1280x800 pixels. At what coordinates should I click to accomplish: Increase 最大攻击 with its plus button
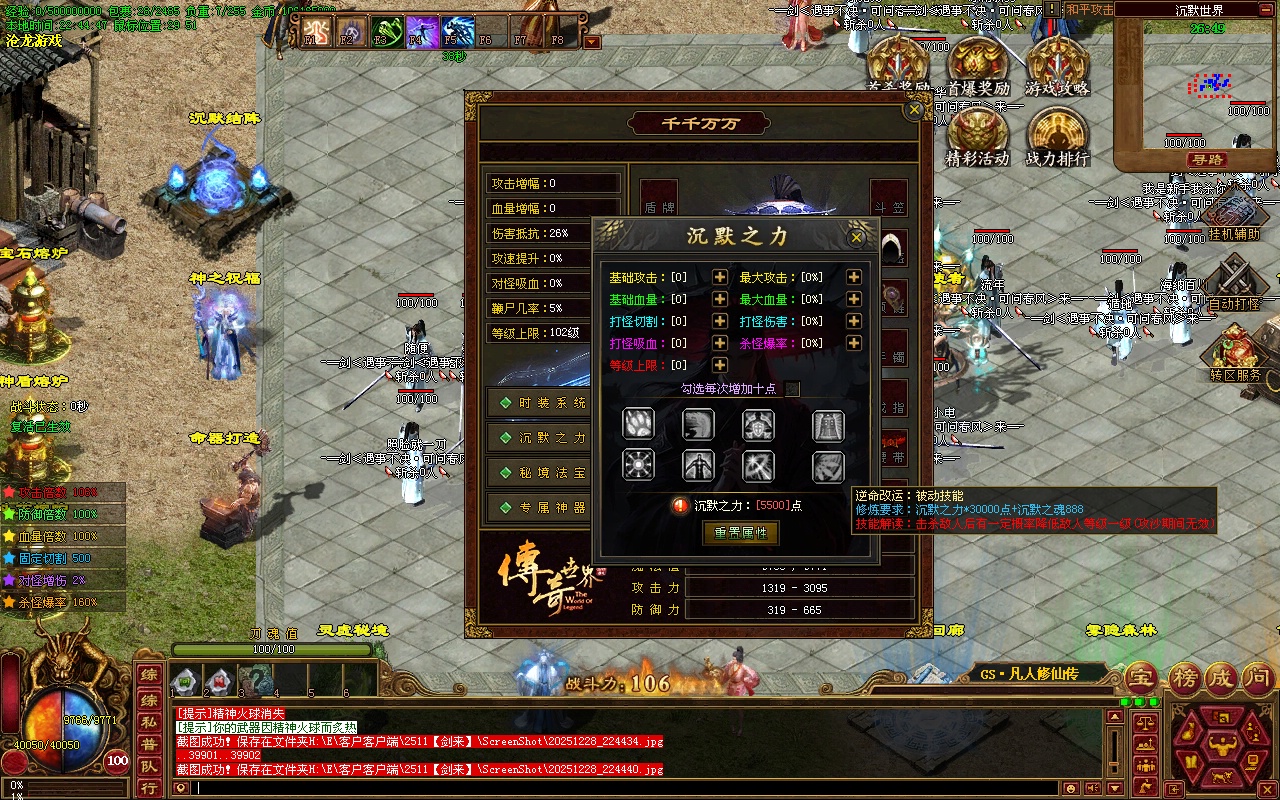click(854, 277)
